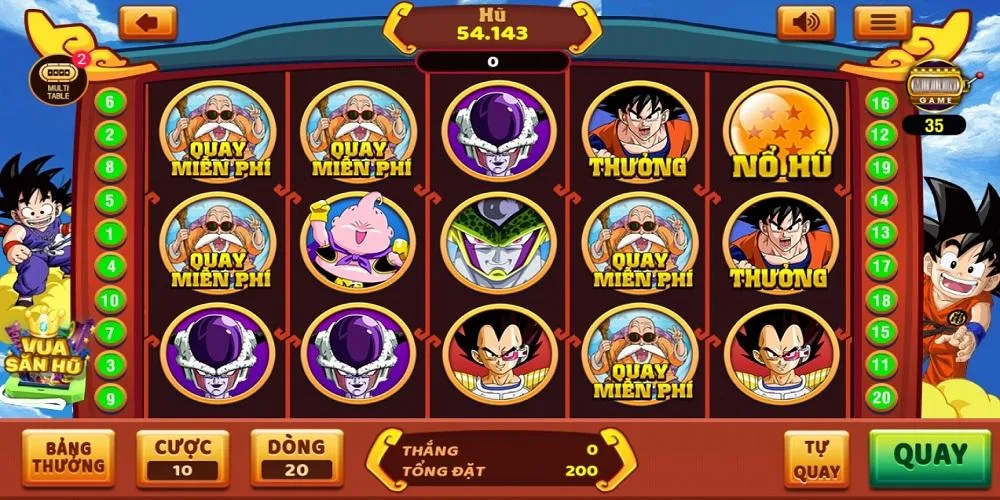The width and height of the screenshot is (1000, 500).
Task: Select payline number 10
Action: [110, 300]
